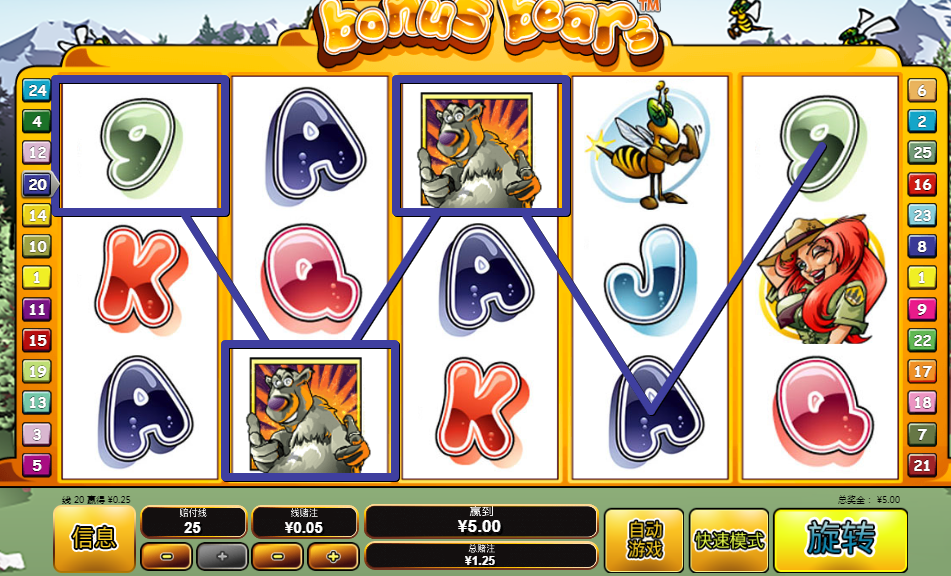Select payline number 15
Image resolution: width=951 pixels, height=576 pixels.
(37, 340)
